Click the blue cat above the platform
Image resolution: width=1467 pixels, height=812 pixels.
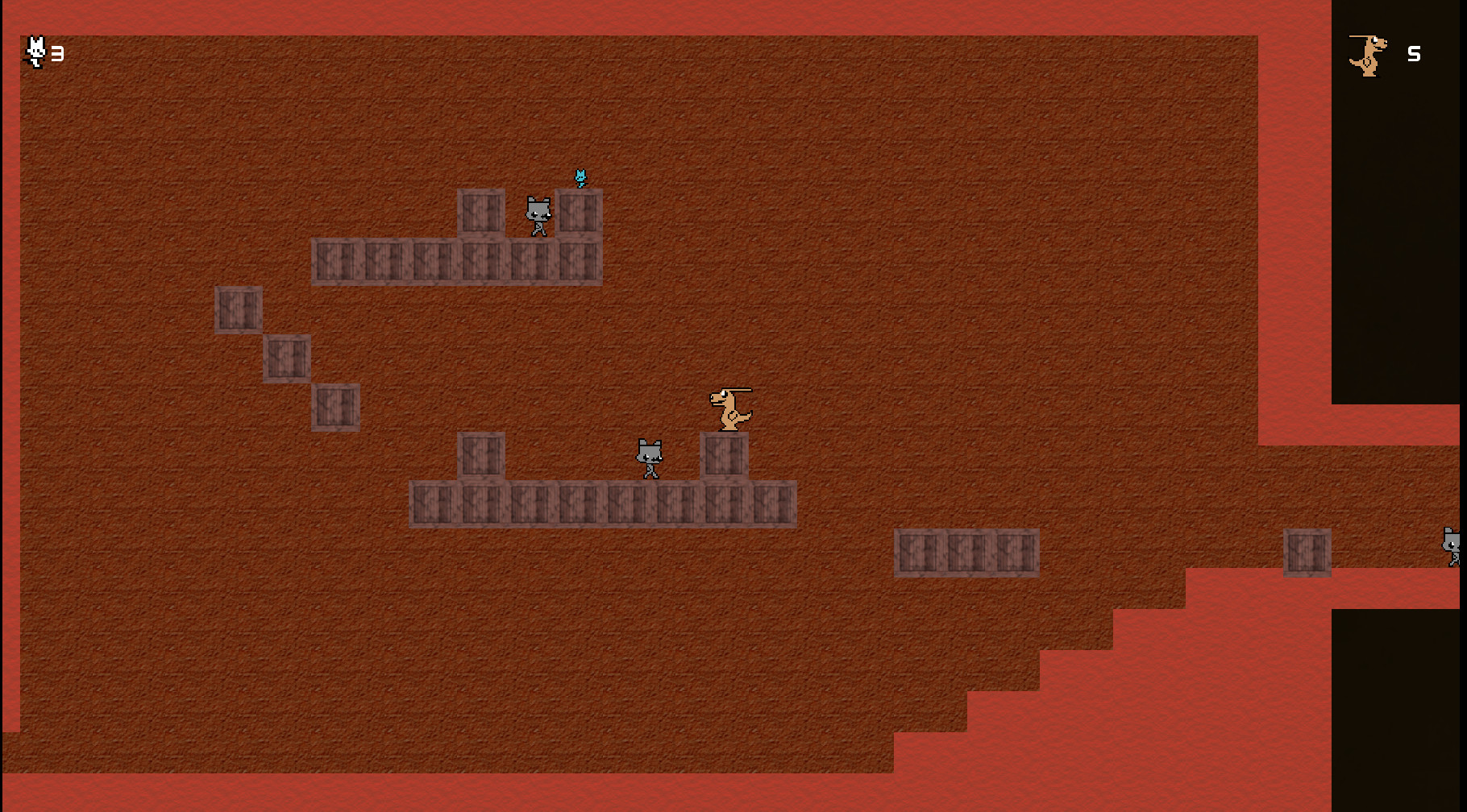click(580, 176)
